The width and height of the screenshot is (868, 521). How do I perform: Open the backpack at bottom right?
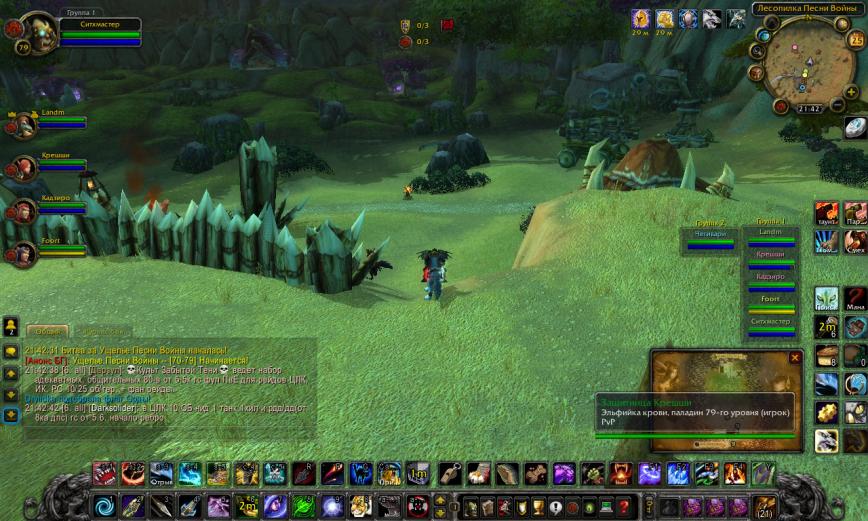[x=765, y=505]
